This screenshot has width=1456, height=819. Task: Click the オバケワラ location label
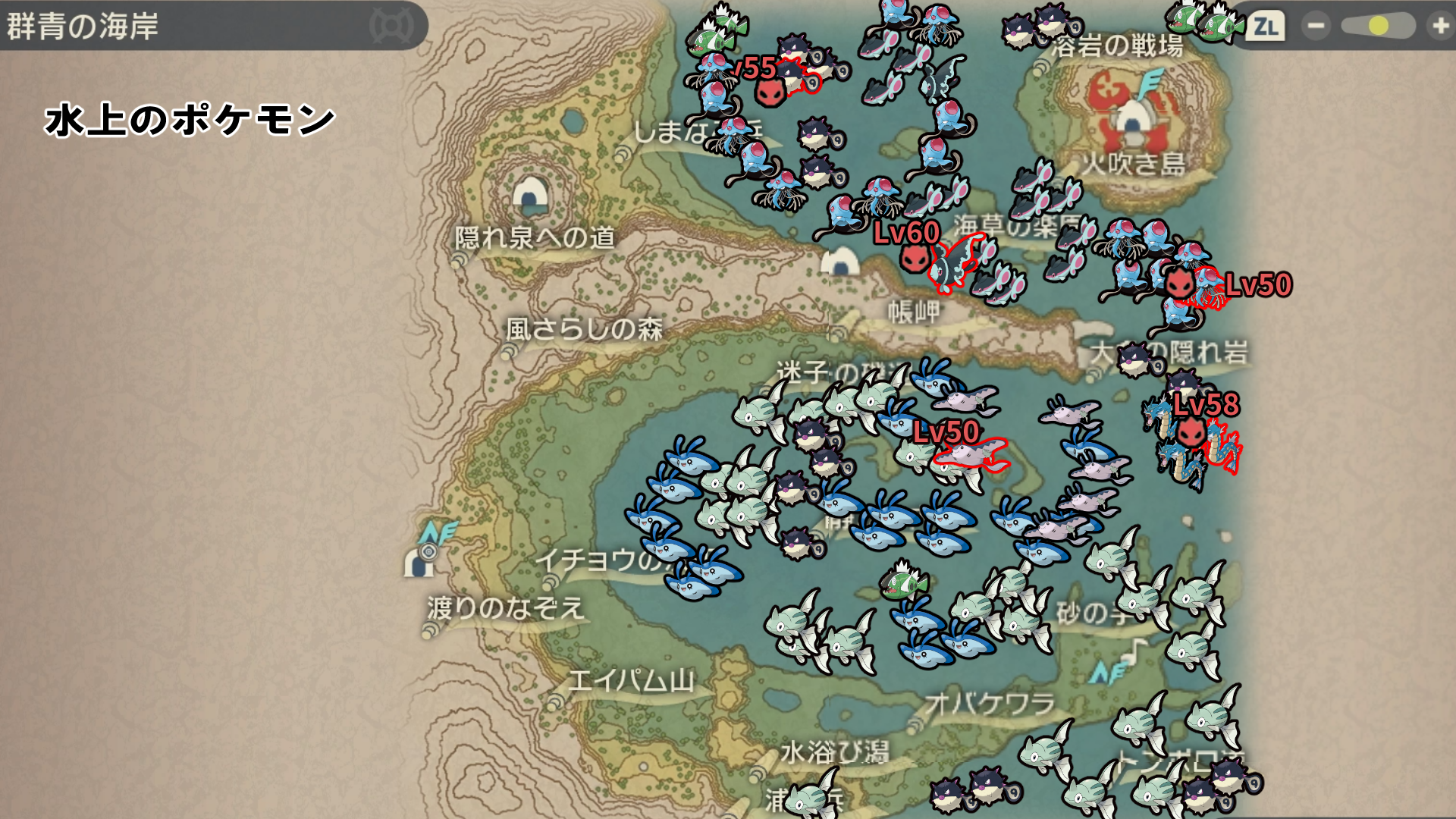tap(990, 704)
